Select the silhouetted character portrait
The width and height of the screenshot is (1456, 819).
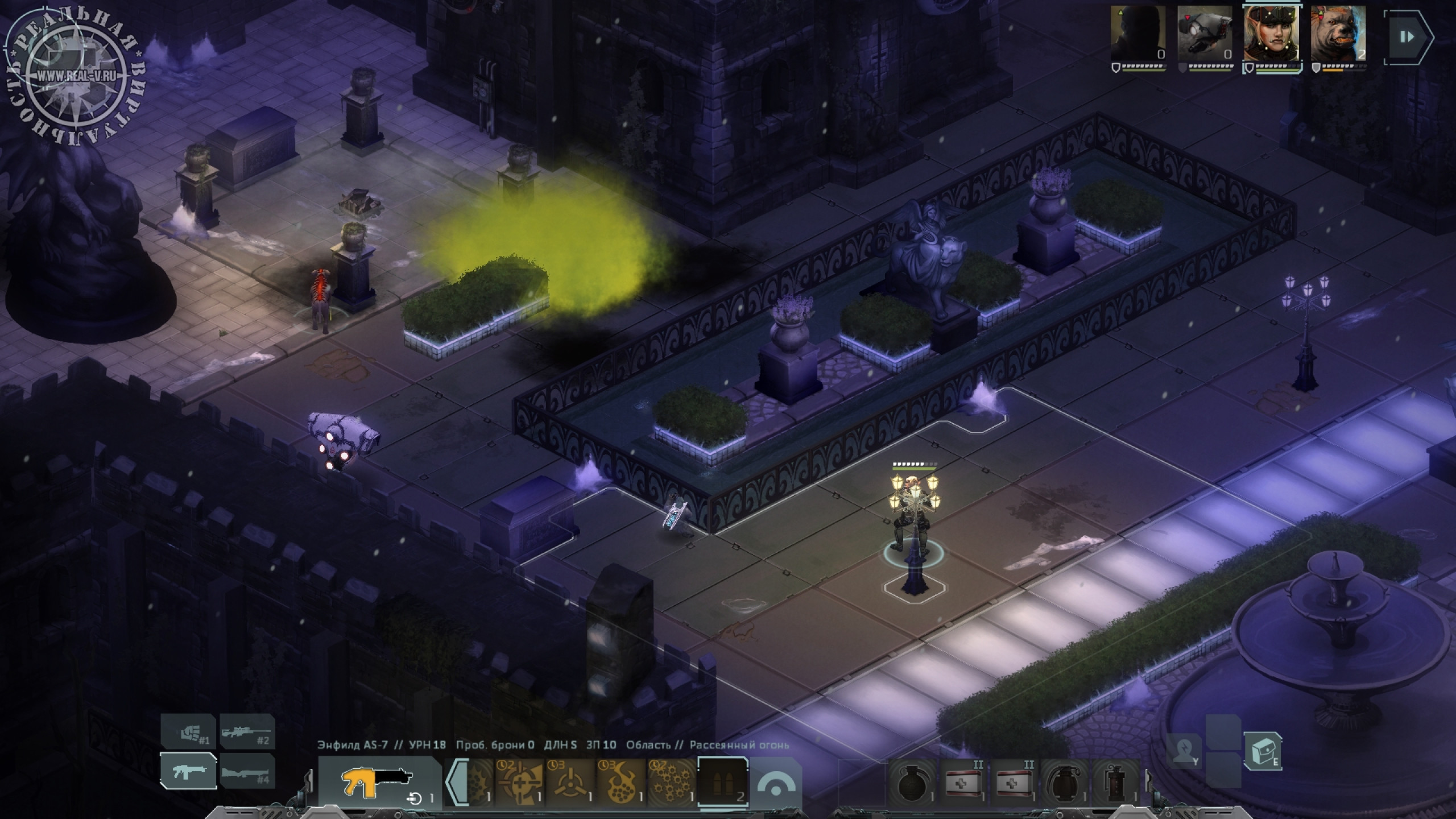1138,34
